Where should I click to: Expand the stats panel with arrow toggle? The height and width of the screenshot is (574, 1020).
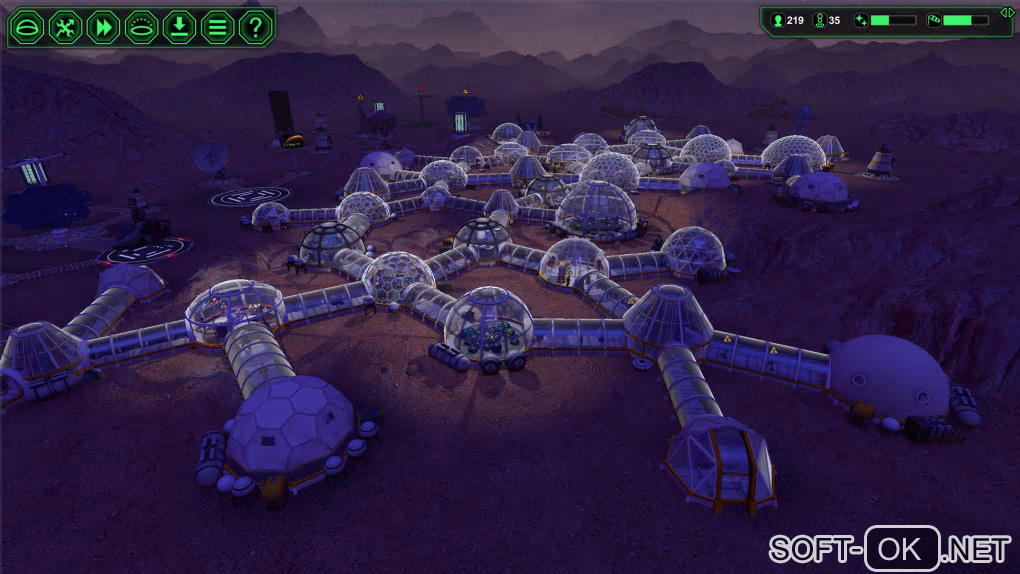(1008, 12)
